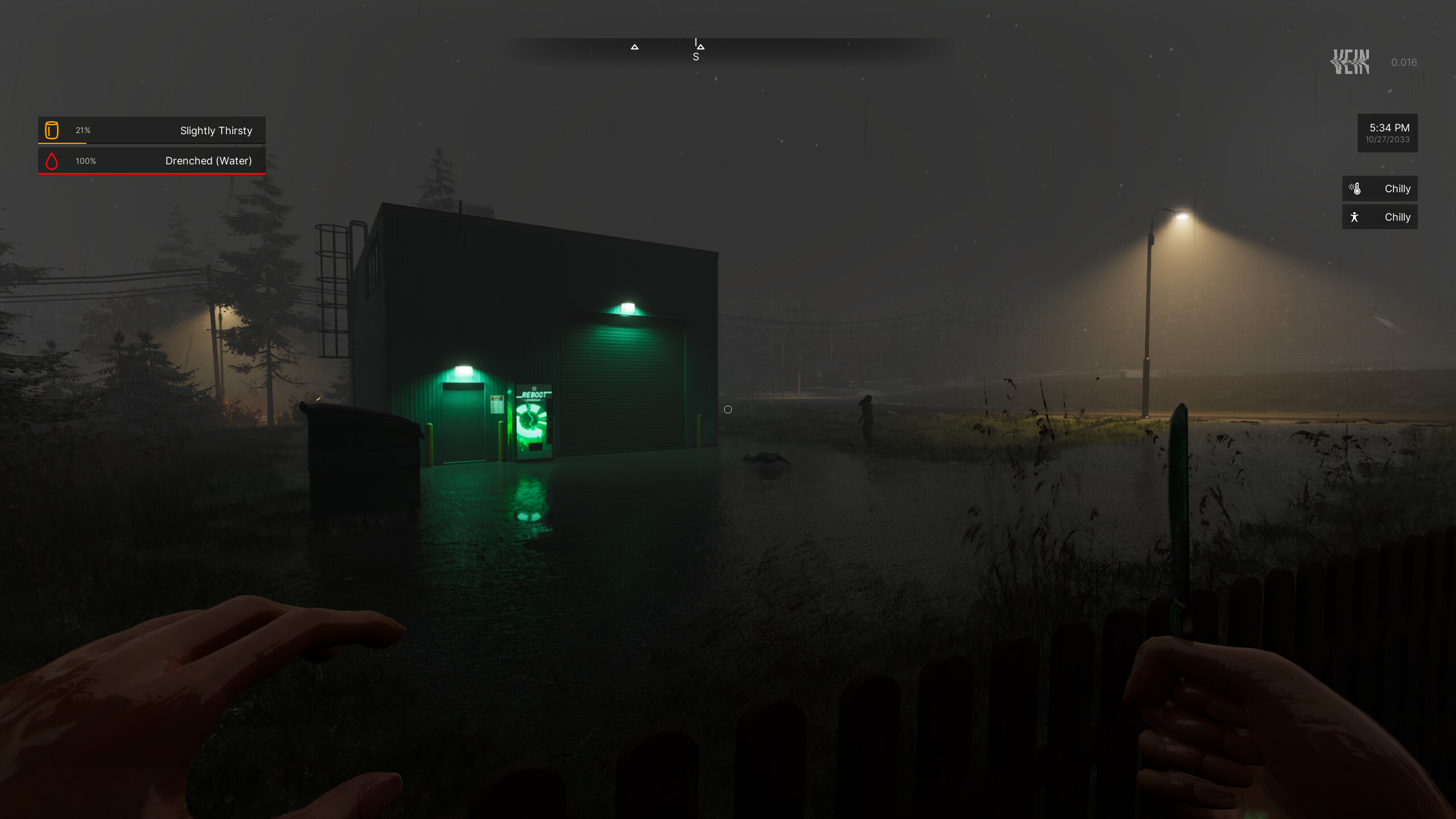
Task: Click the red water droplet icon
Action: 53,161
